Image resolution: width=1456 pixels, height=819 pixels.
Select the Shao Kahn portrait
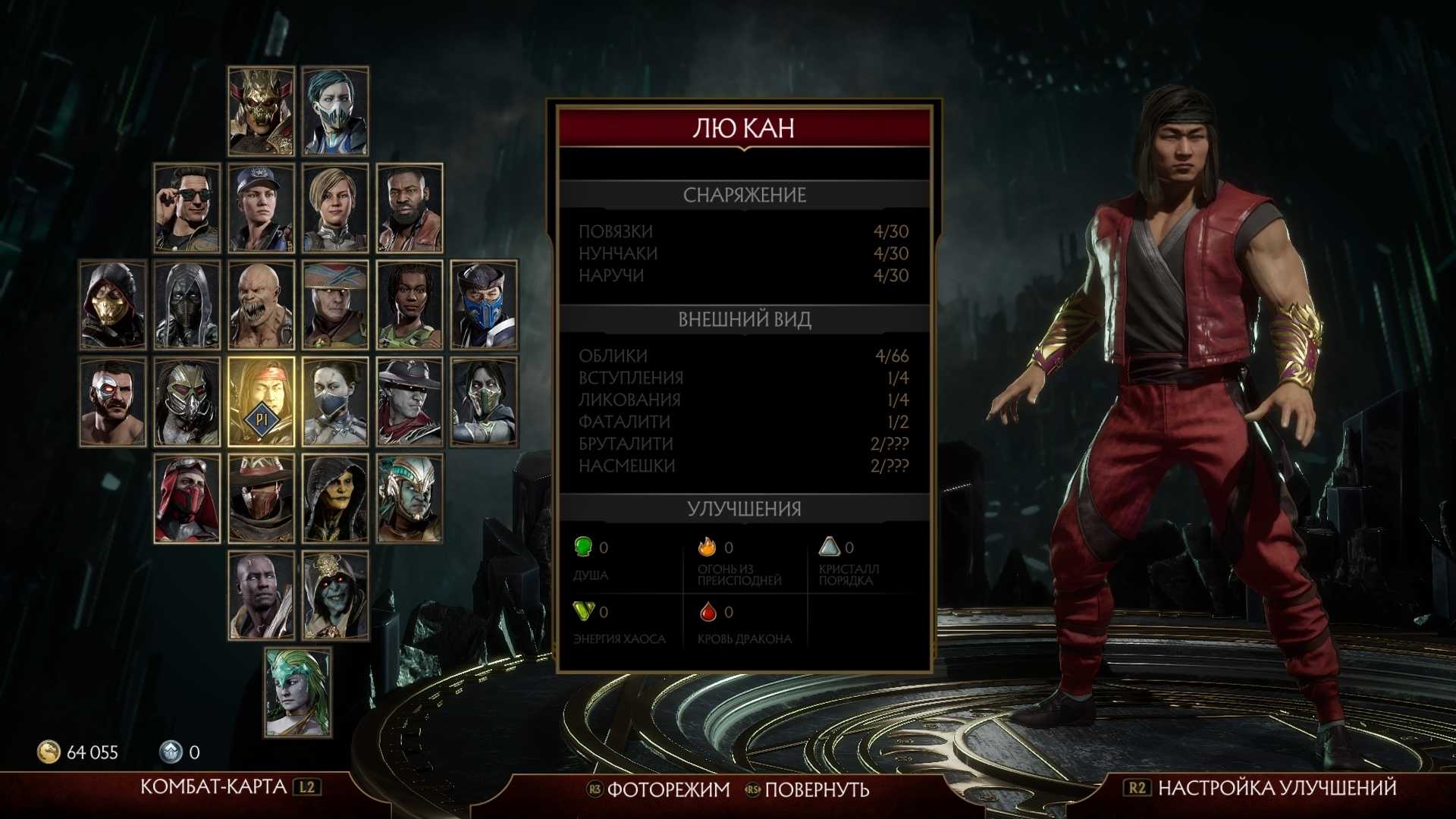click(261, 111)
